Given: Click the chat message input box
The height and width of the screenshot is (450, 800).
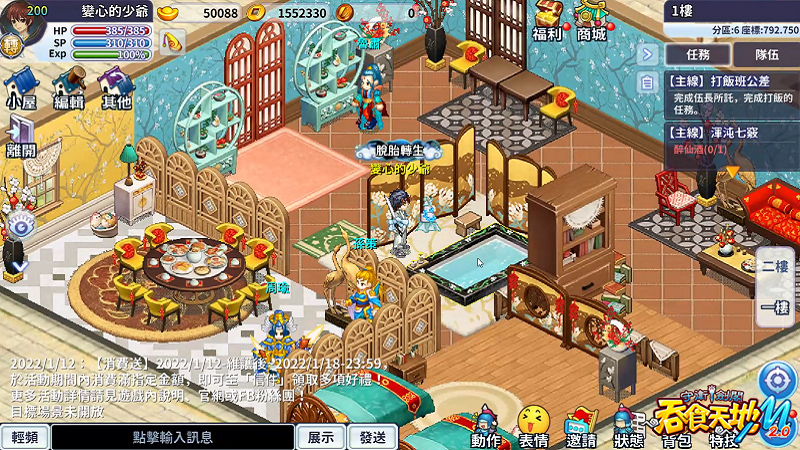Looking at the screenshot, I should pyautogui.click(x=173, y=437).
